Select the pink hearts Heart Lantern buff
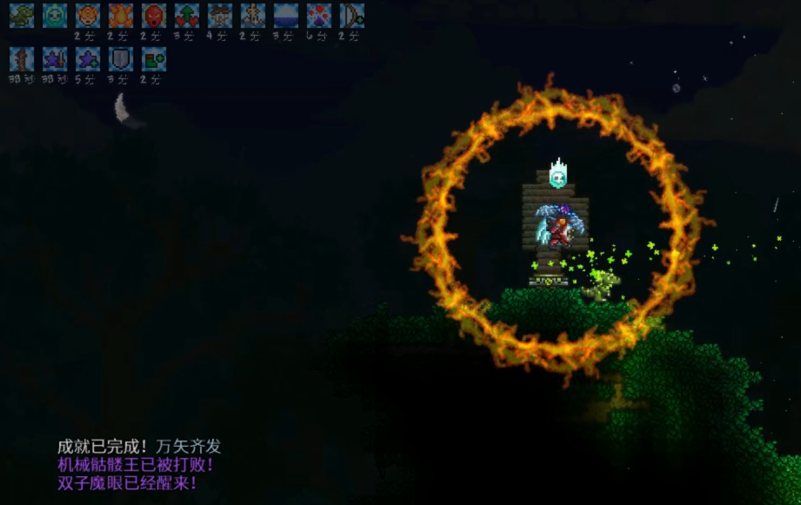 (319, 15)
